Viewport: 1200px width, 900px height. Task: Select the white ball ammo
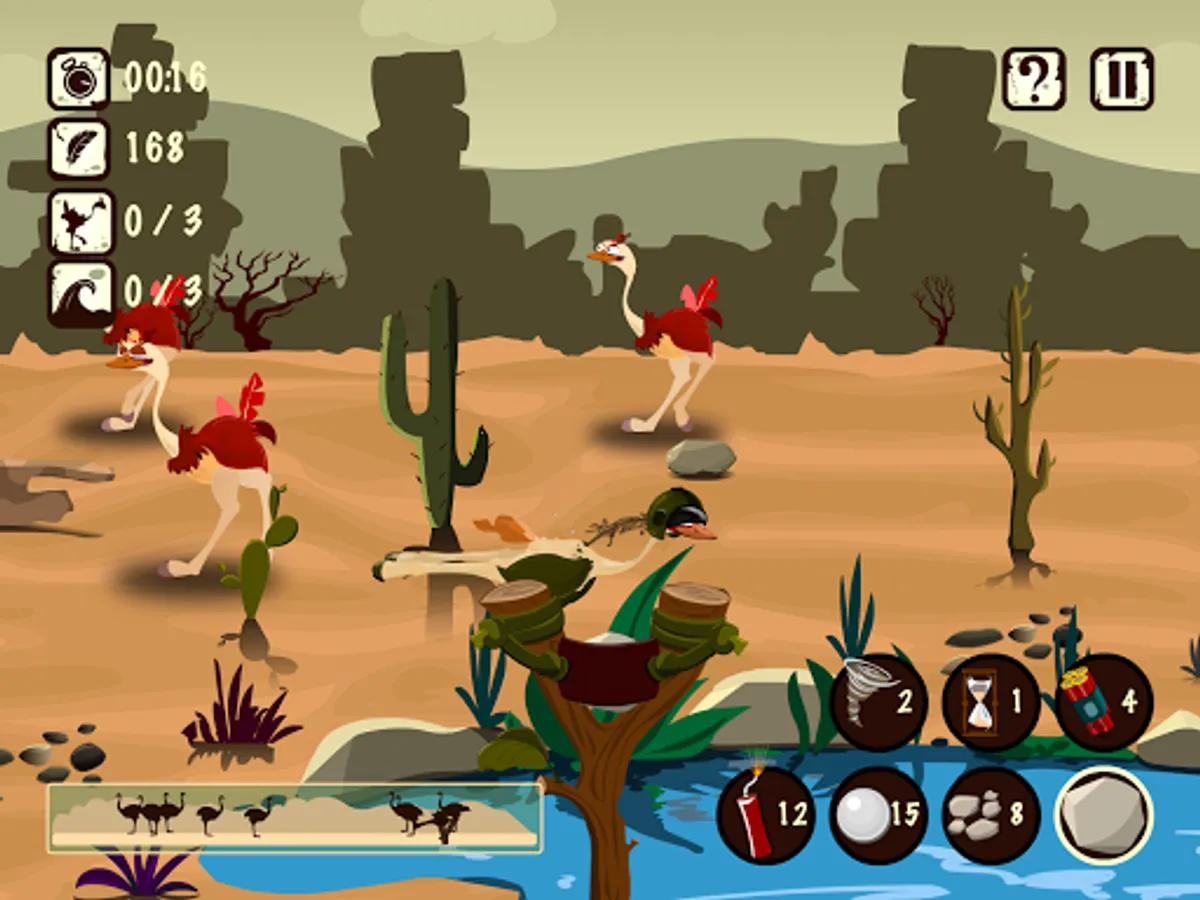click(879, 815)
